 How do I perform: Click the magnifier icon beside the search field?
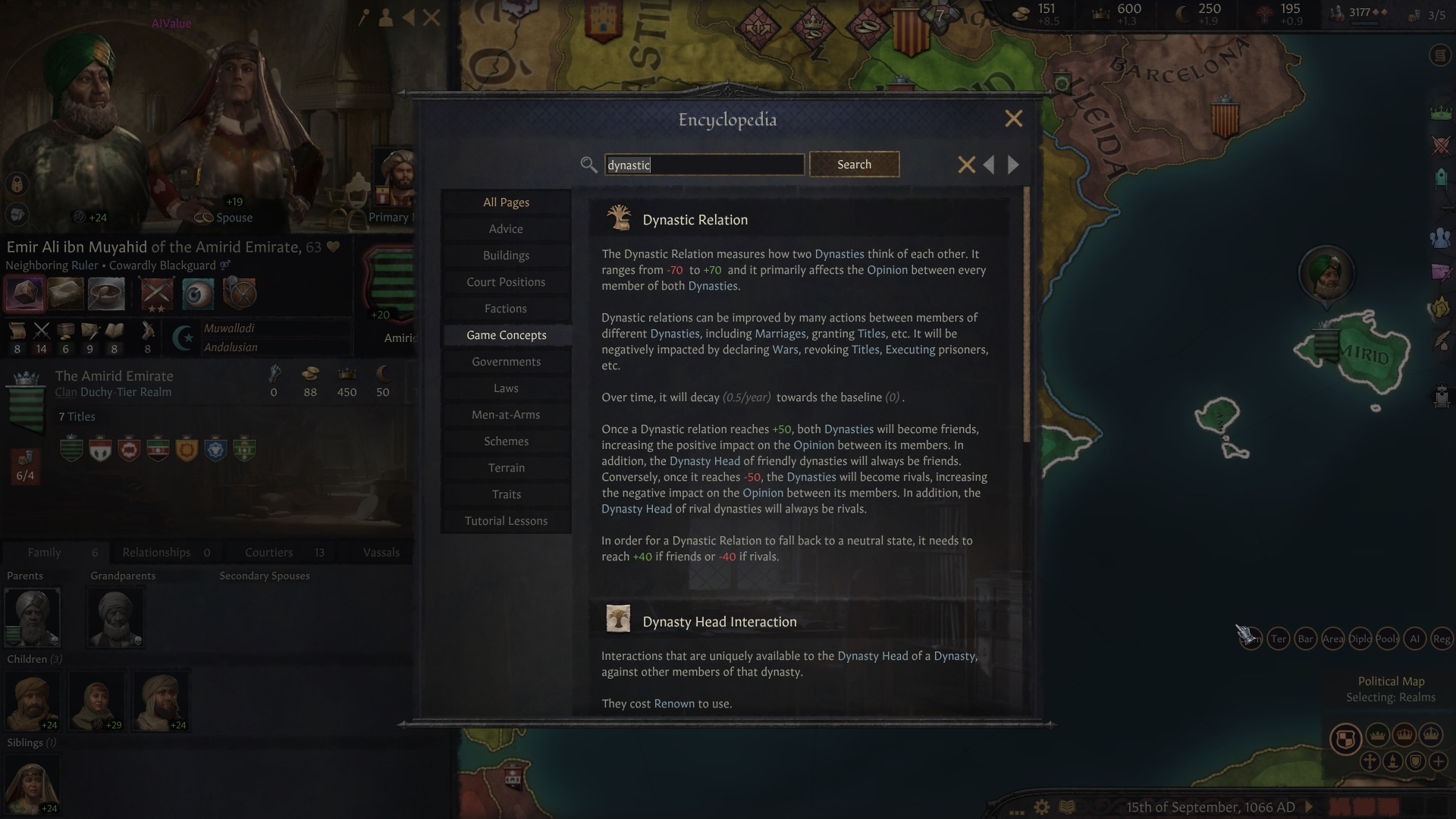click(x=588, y=165)
